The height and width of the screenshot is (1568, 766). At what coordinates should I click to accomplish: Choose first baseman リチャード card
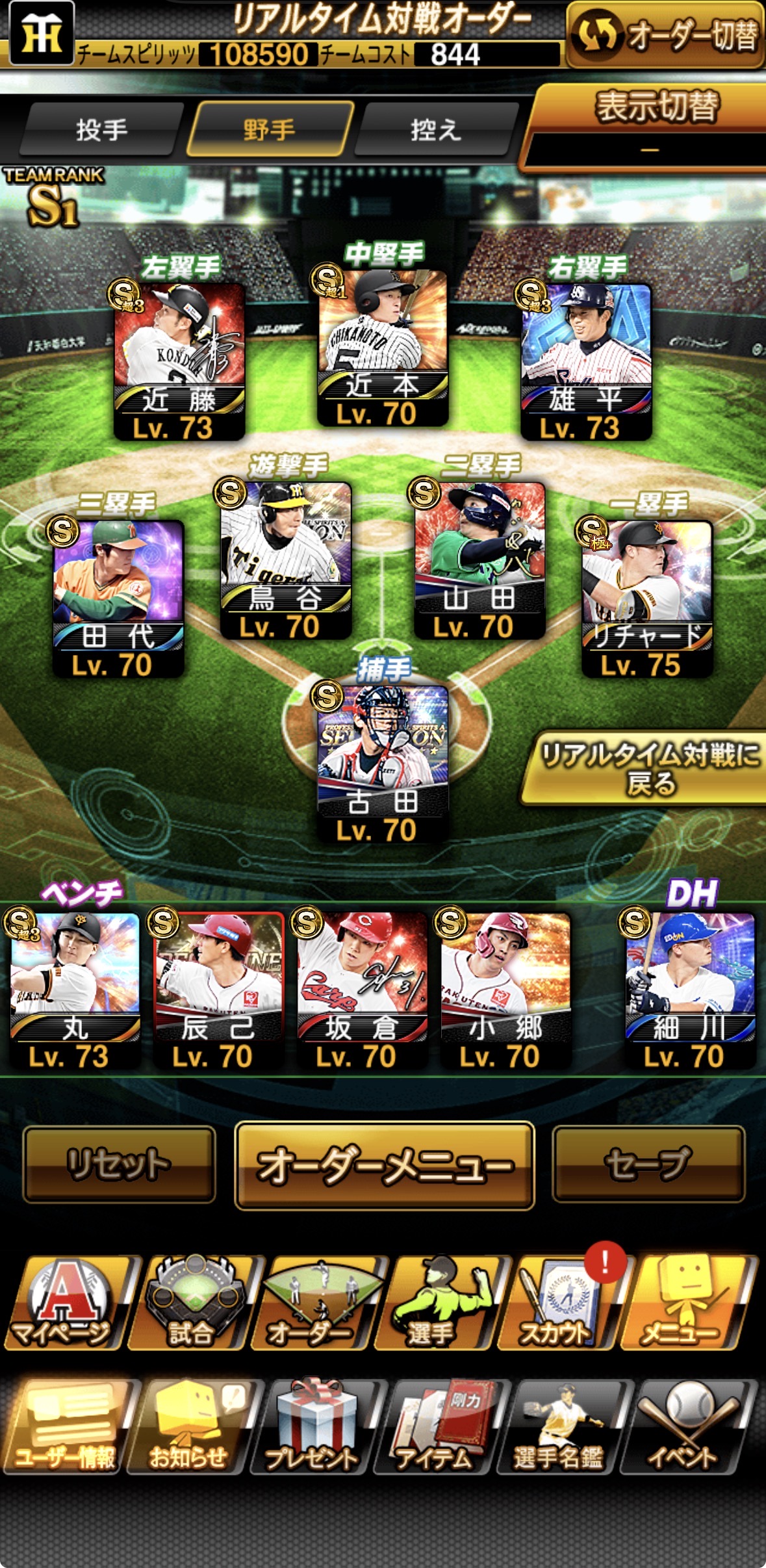[647, 598]
